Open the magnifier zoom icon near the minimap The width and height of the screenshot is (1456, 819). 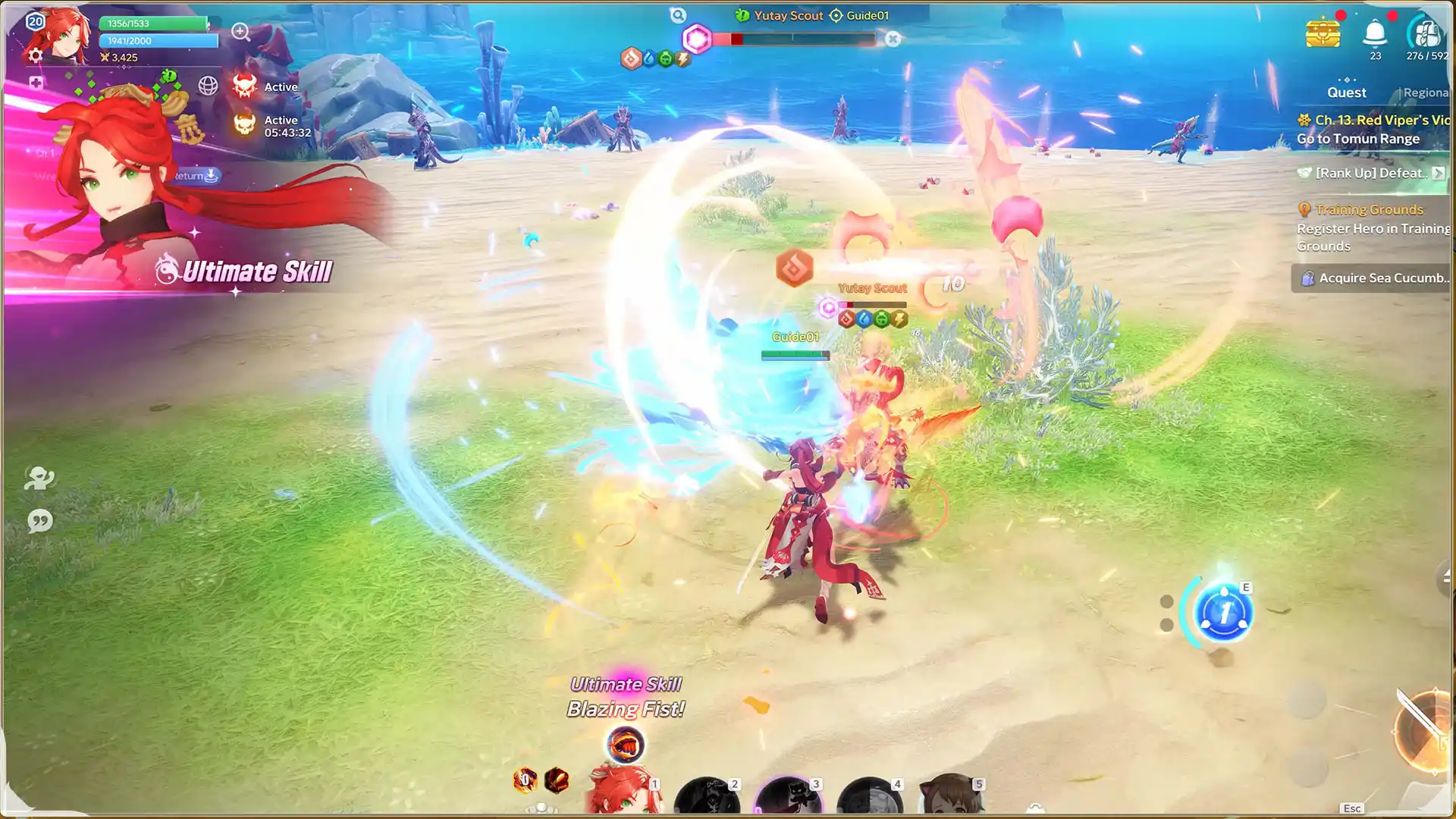[241, 33]
